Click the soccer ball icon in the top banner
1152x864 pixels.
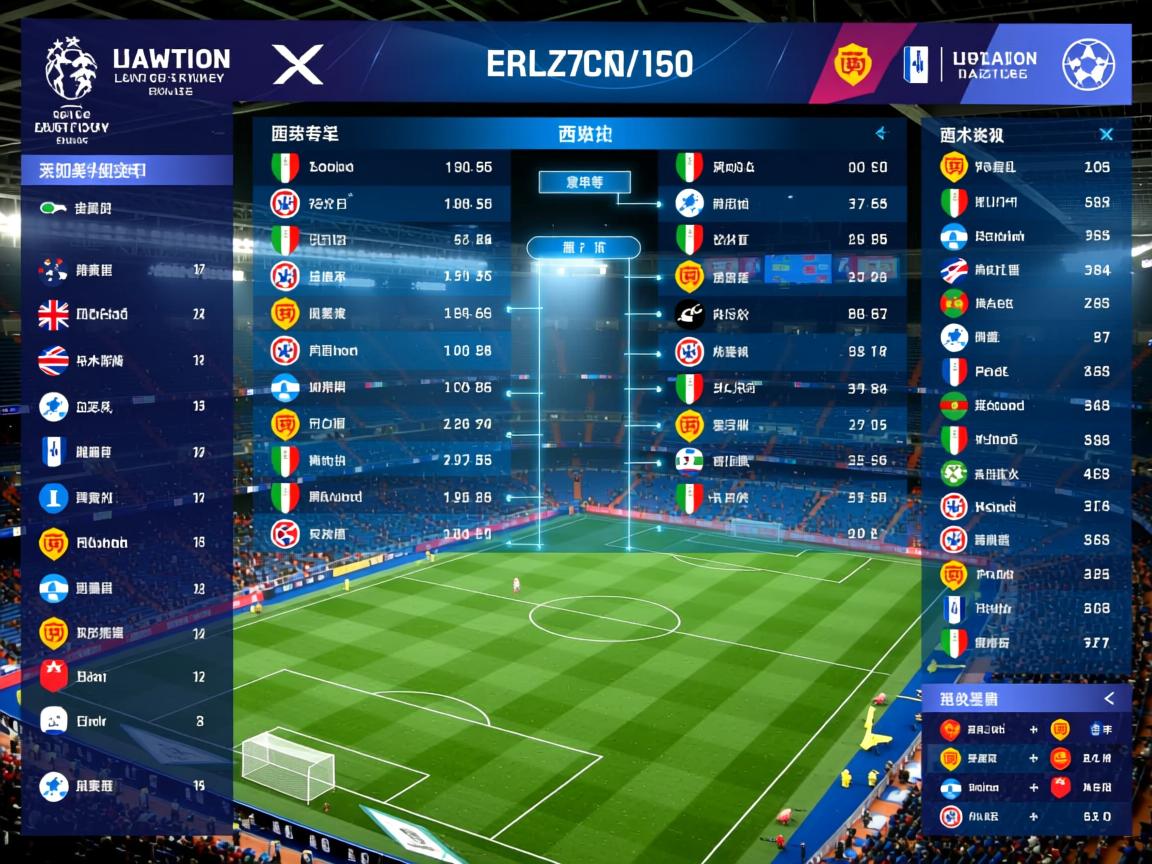1088,64
